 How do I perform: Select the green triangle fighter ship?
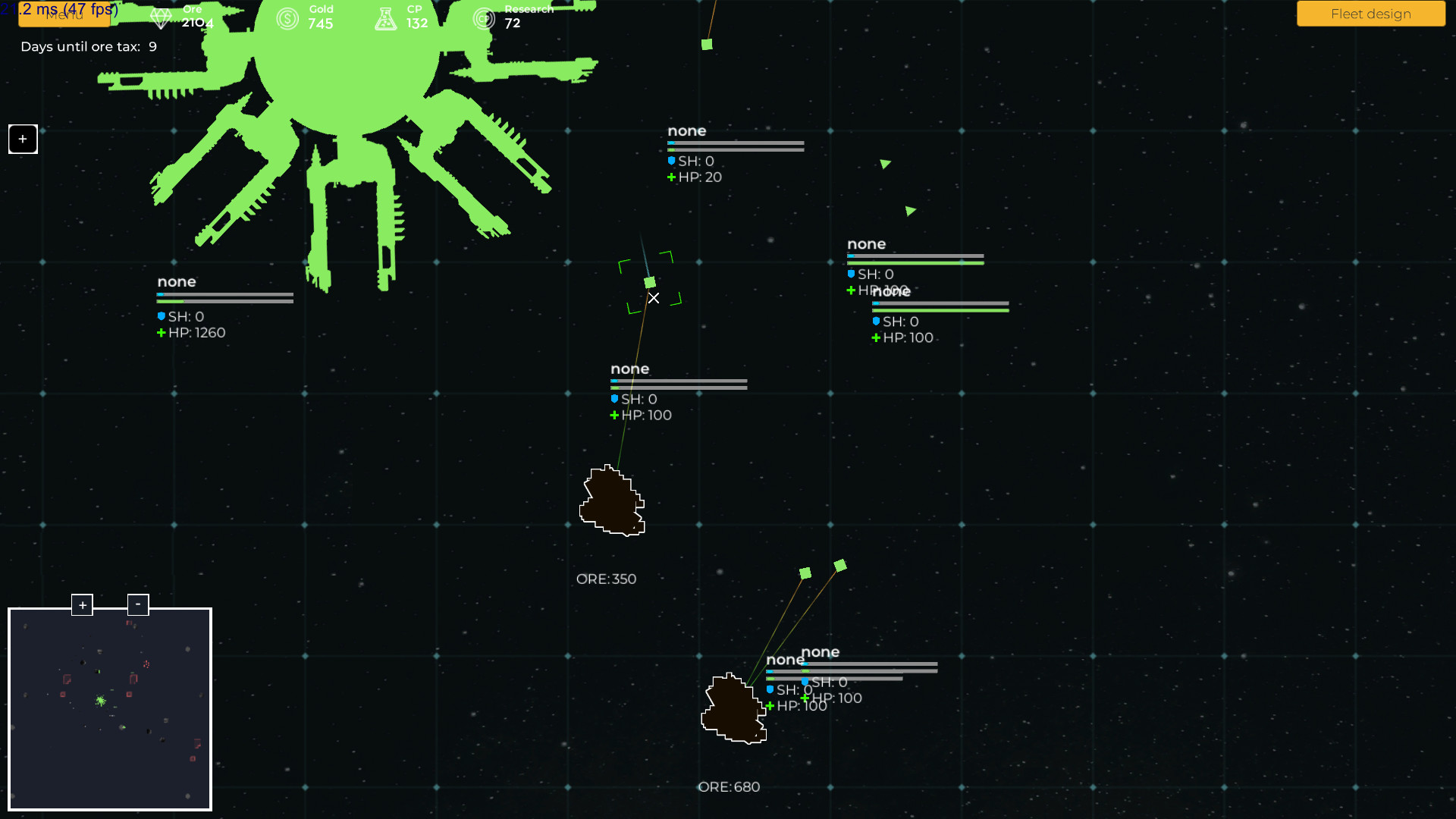click(x=884, y=162)
